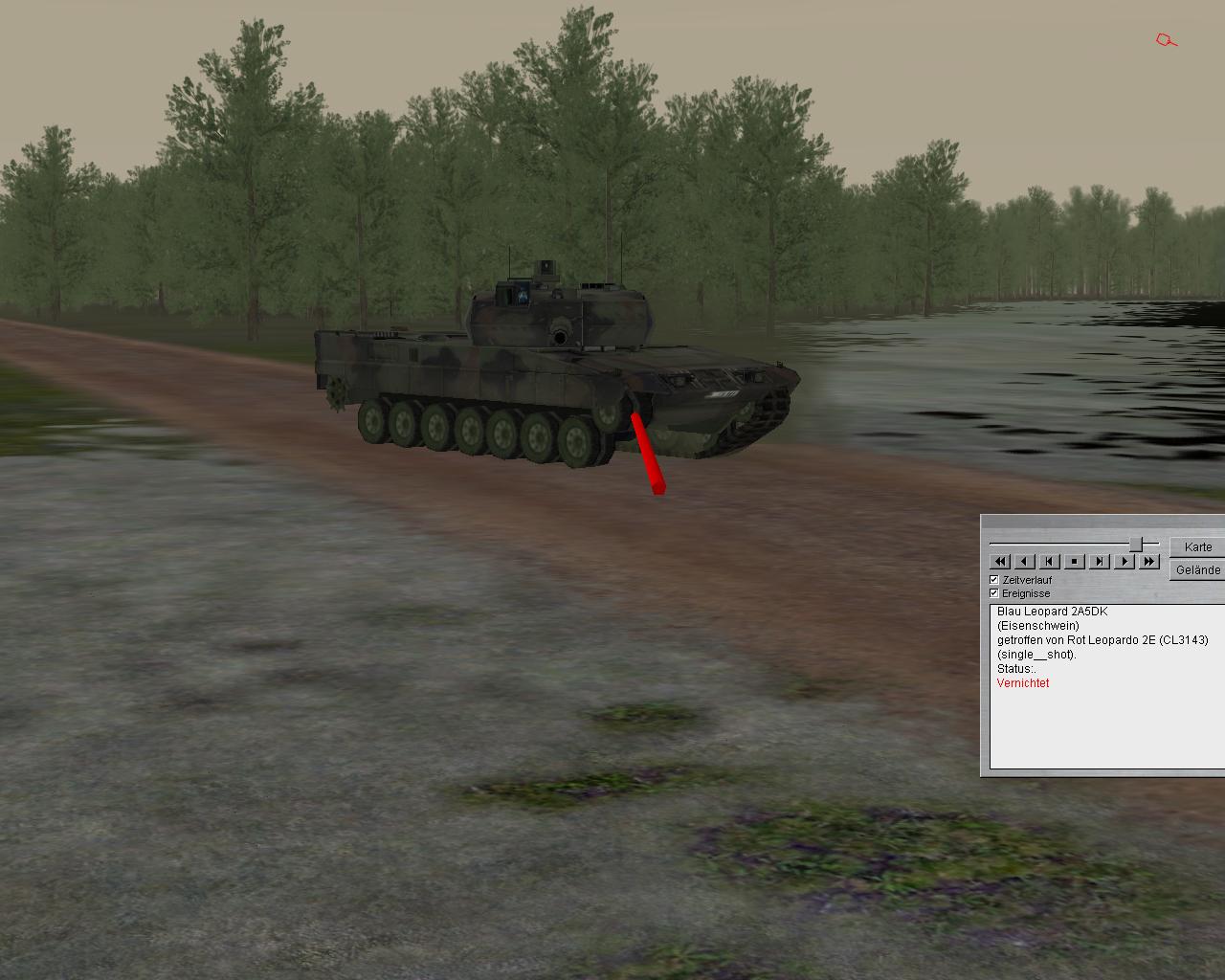Screen dimensions: 1225x980
Task: Switch to the Gelände terrain view
Action: click(x=1197, y=570)
